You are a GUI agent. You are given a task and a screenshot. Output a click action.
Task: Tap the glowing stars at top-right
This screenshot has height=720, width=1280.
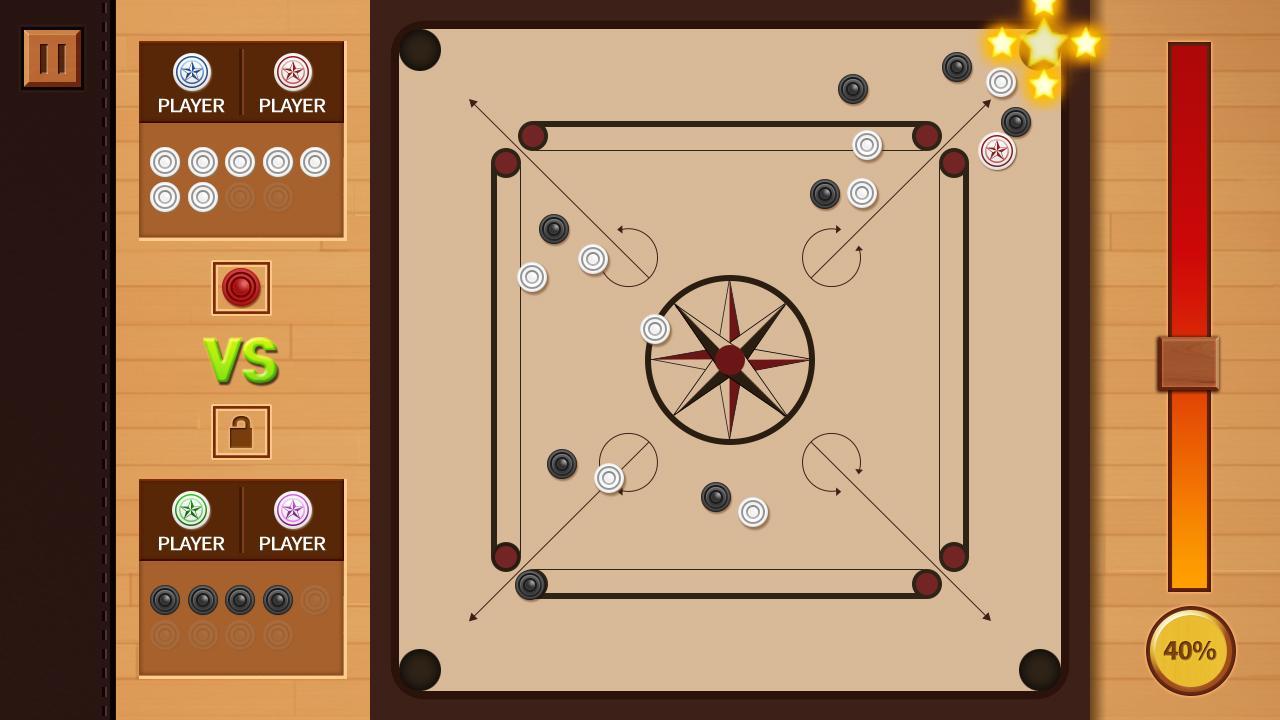pyautogui.click(x=1045, y=44)
